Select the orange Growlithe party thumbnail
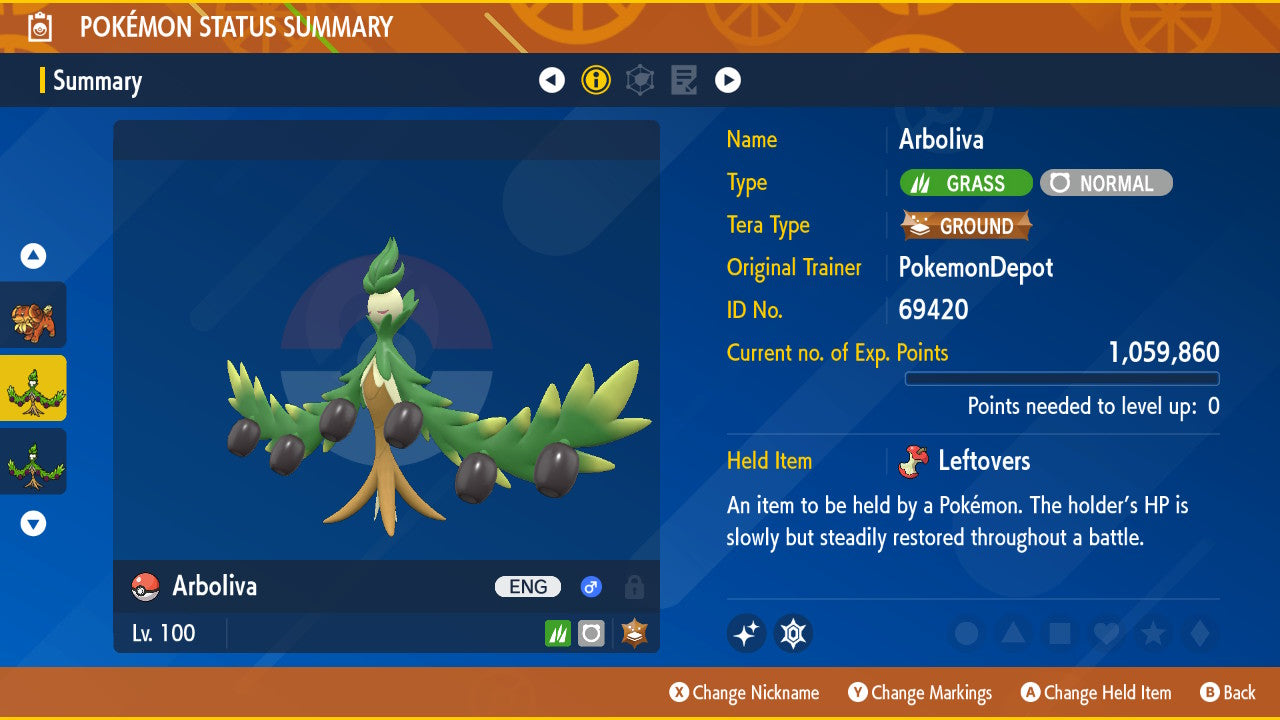The height and width of the screenshot is (720, 1280). click(33, 315)
